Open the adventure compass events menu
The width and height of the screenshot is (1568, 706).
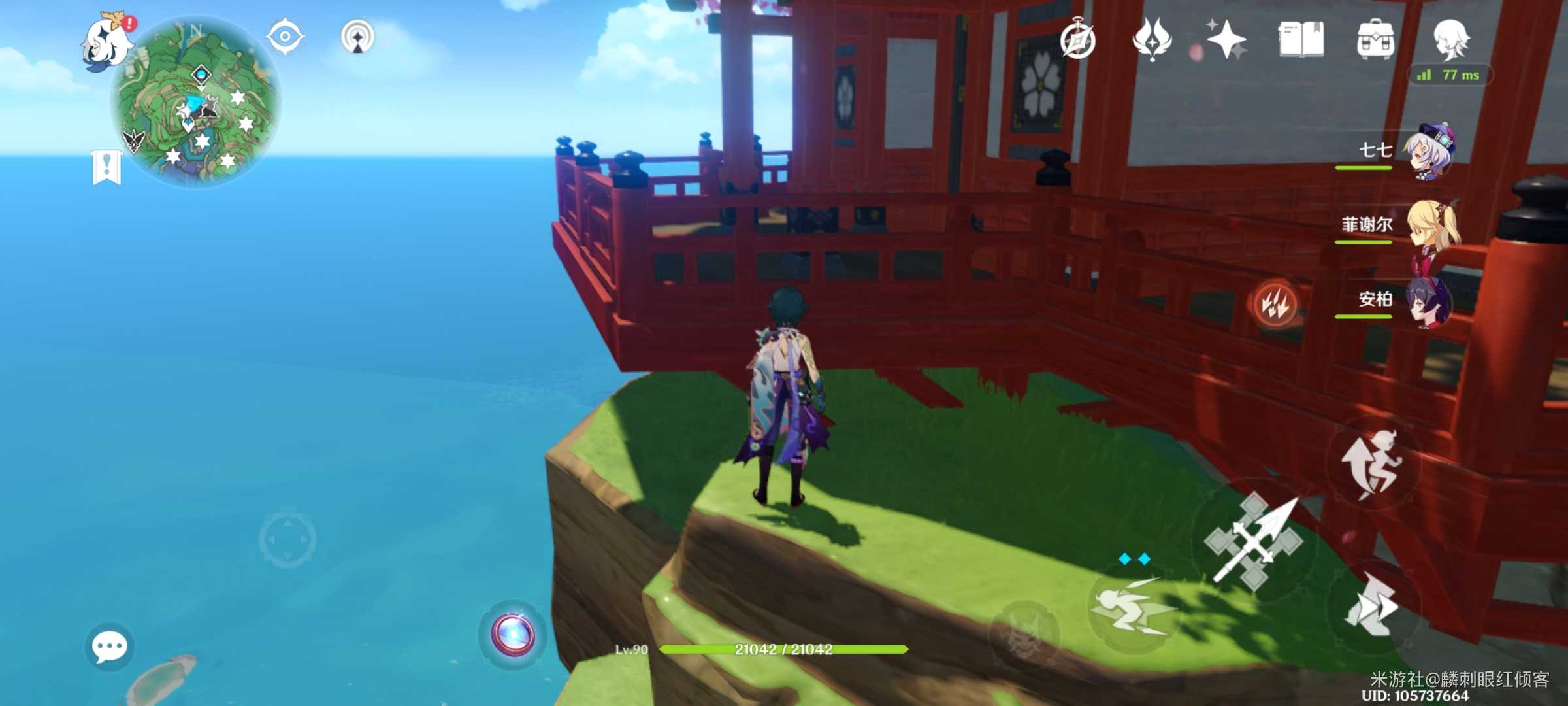point(1078,41)
